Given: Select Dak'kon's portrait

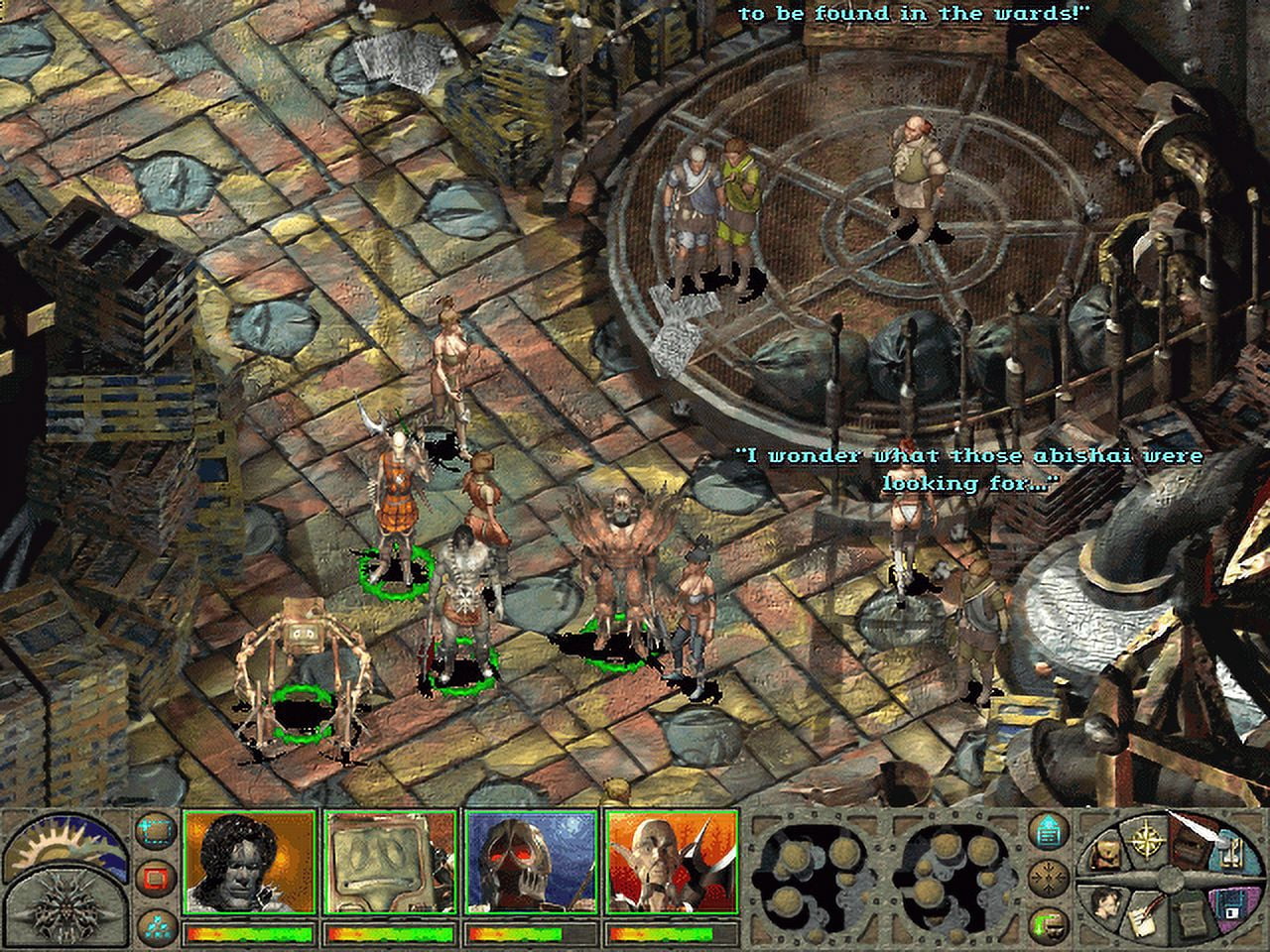Looking at the screenshot, I should [x=674, y=865].
